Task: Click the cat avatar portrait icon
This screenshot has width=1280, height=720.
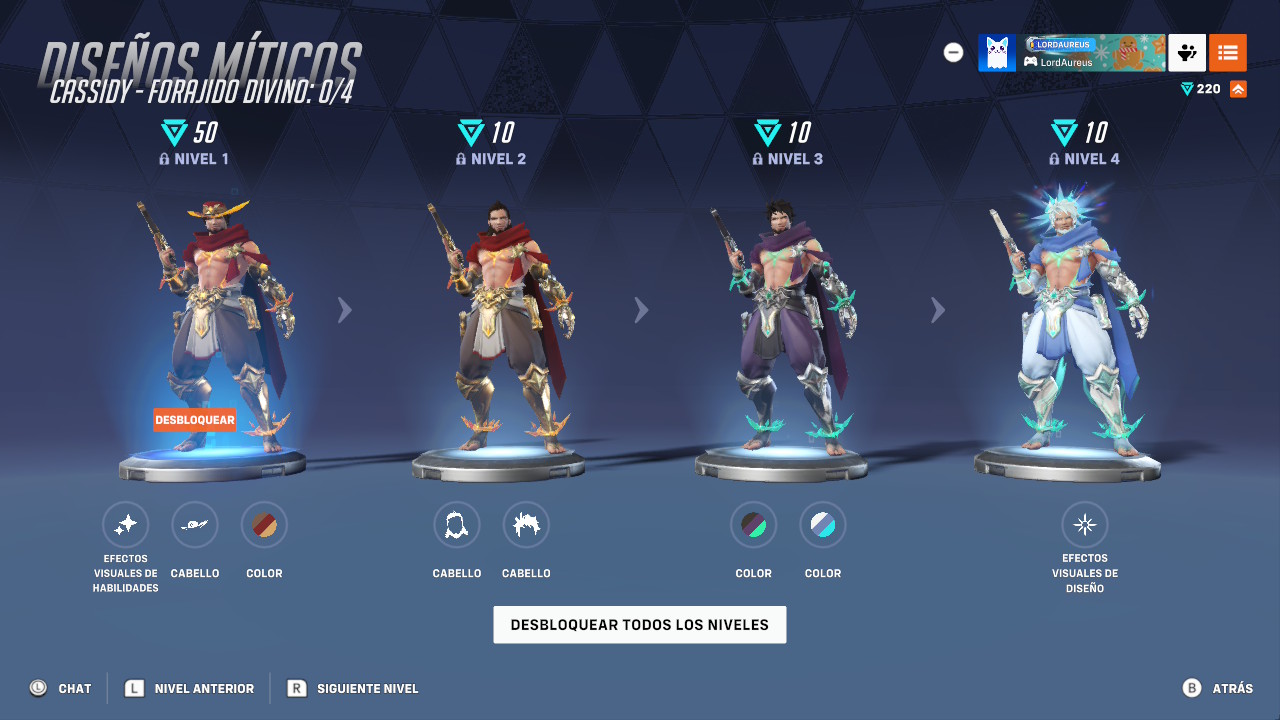Action: (997, 52)
